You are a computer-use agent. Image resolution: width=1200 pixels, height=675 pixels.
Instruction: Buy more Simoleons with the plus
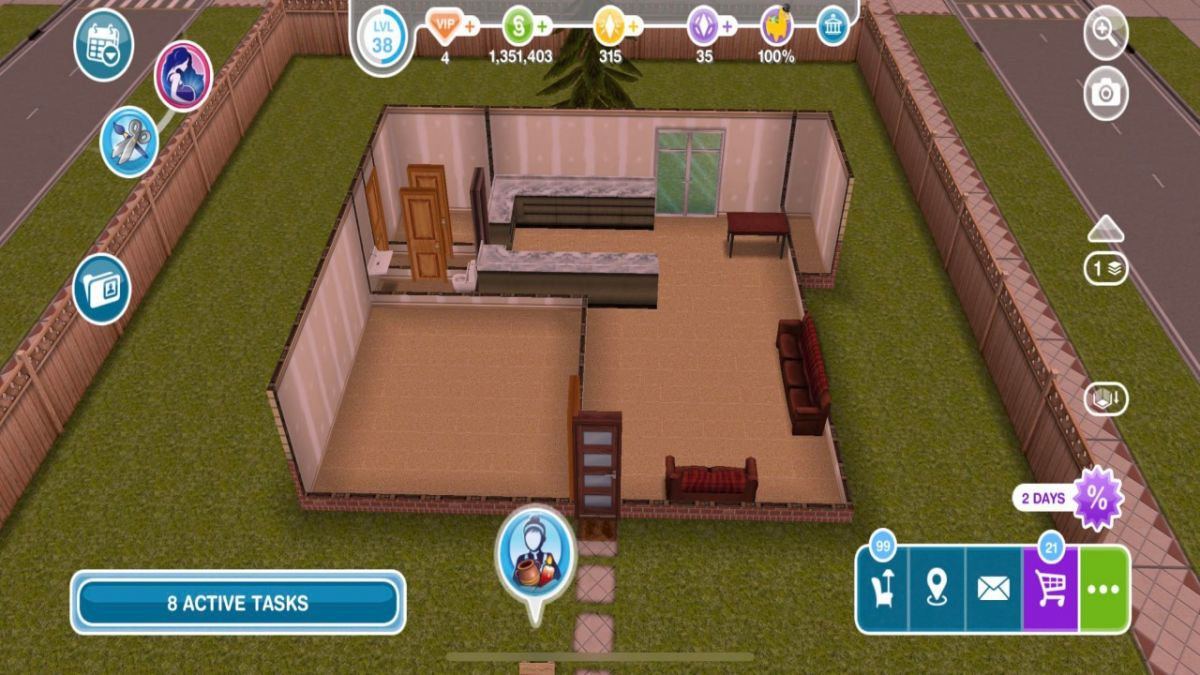click(x=543, y=25)
